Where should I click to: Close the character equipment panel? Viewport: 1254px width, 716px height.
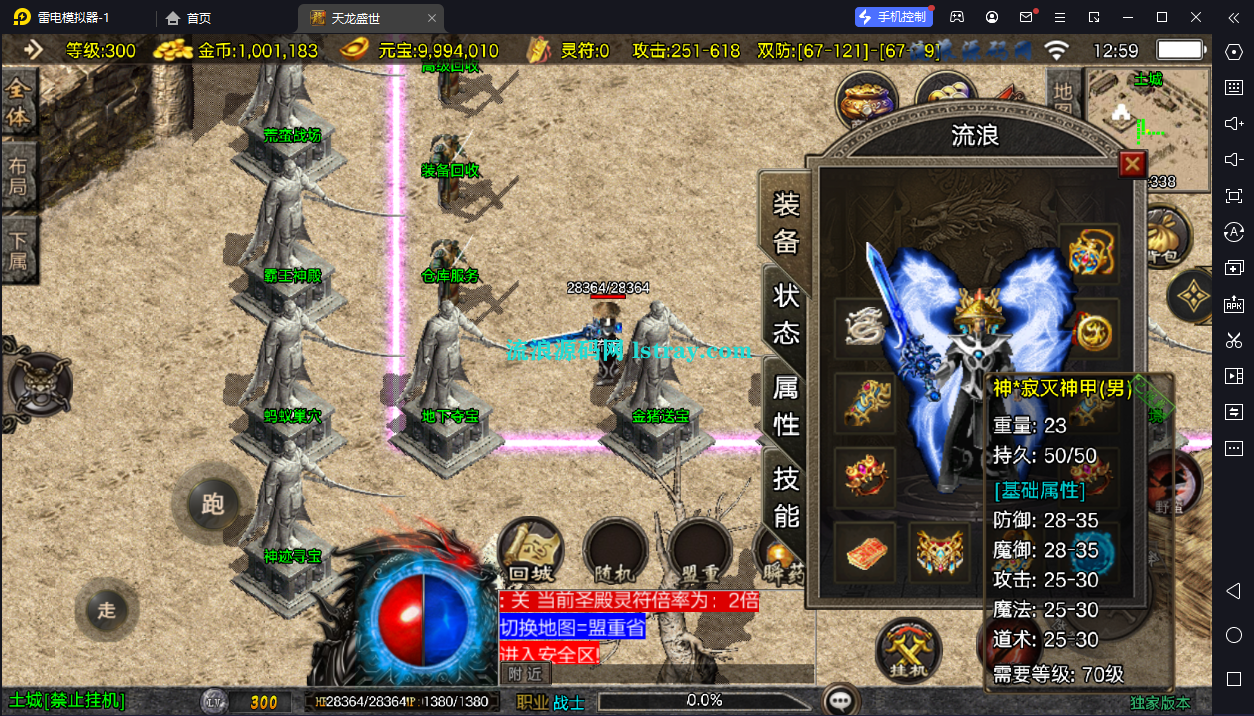1131,164
